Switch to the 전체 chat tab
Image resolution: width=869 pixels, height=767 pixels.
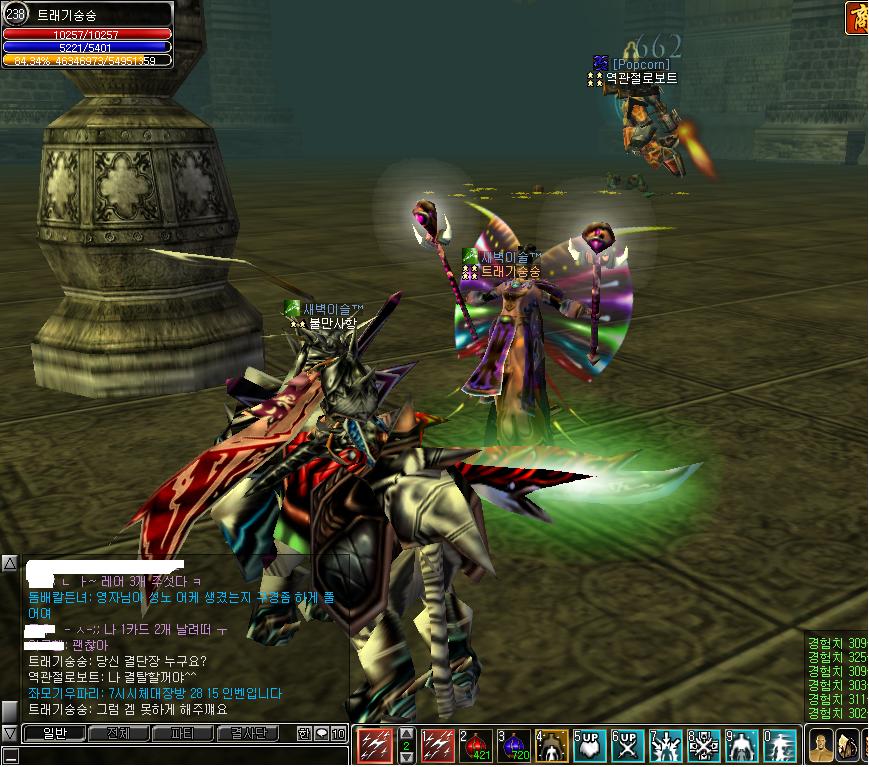[x=117, y=734]
